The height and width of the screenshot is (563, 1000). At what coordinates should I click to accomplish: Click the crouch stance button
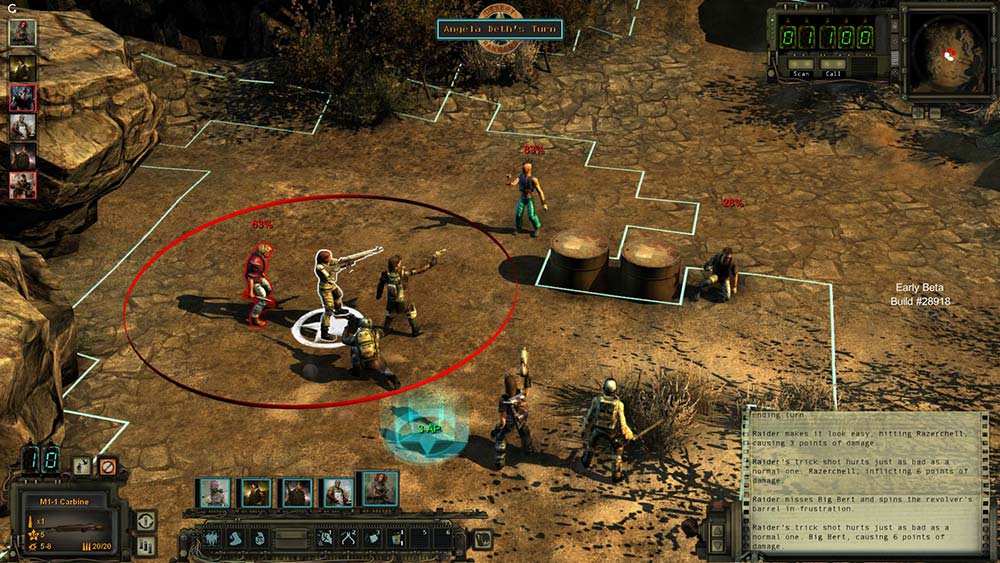(x=82, y=466)
